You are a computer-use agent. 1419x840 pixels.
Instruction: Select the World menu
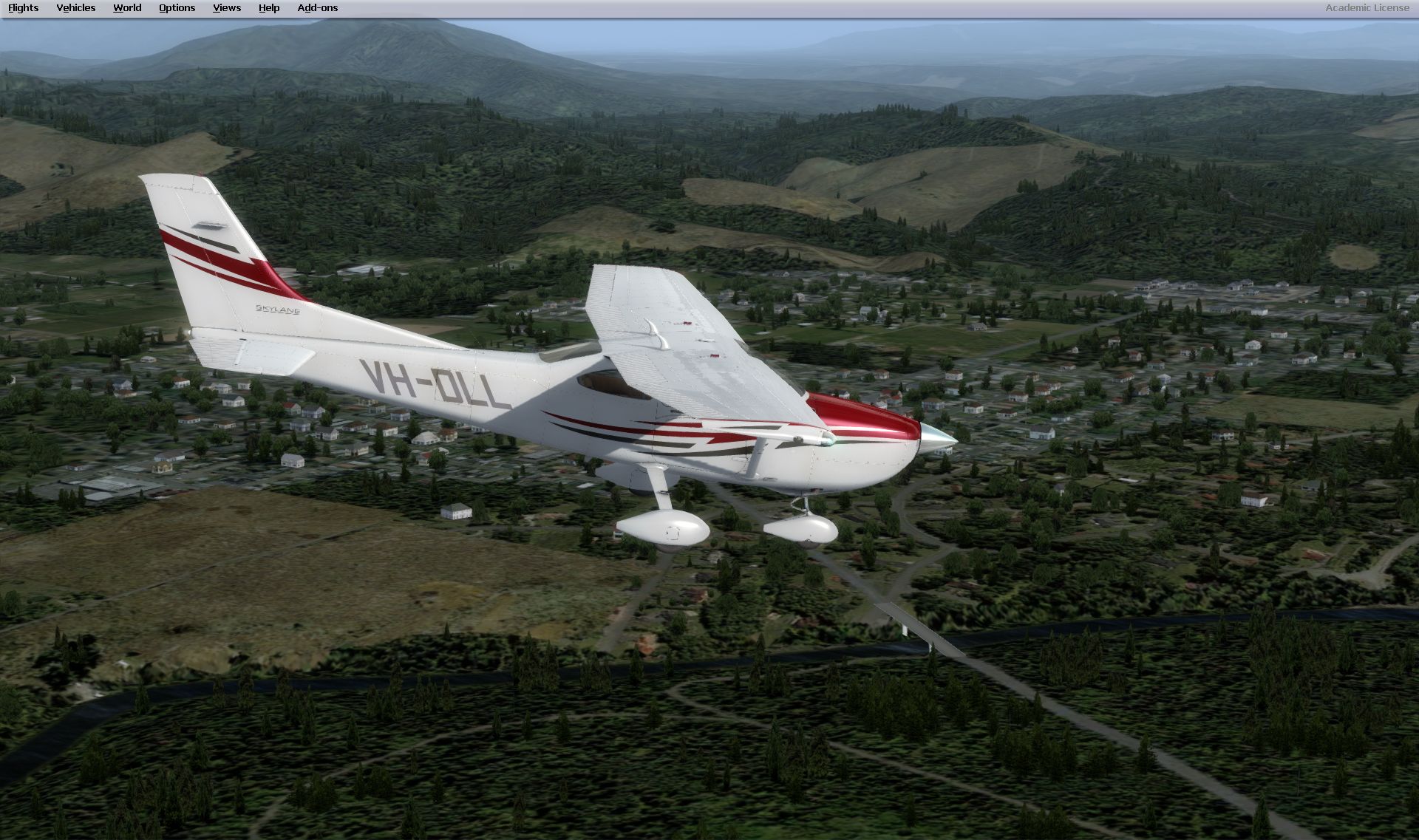pos(127,8)
